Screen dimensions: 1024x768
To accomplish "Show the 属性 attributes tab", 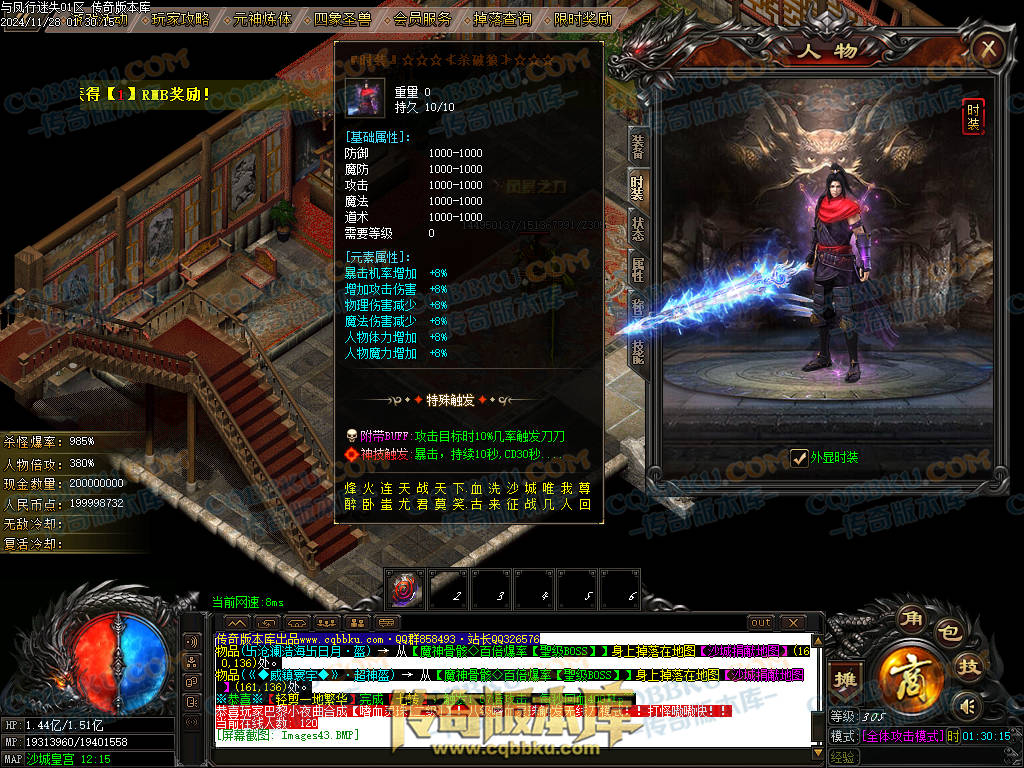I will [x=637, y=268].
